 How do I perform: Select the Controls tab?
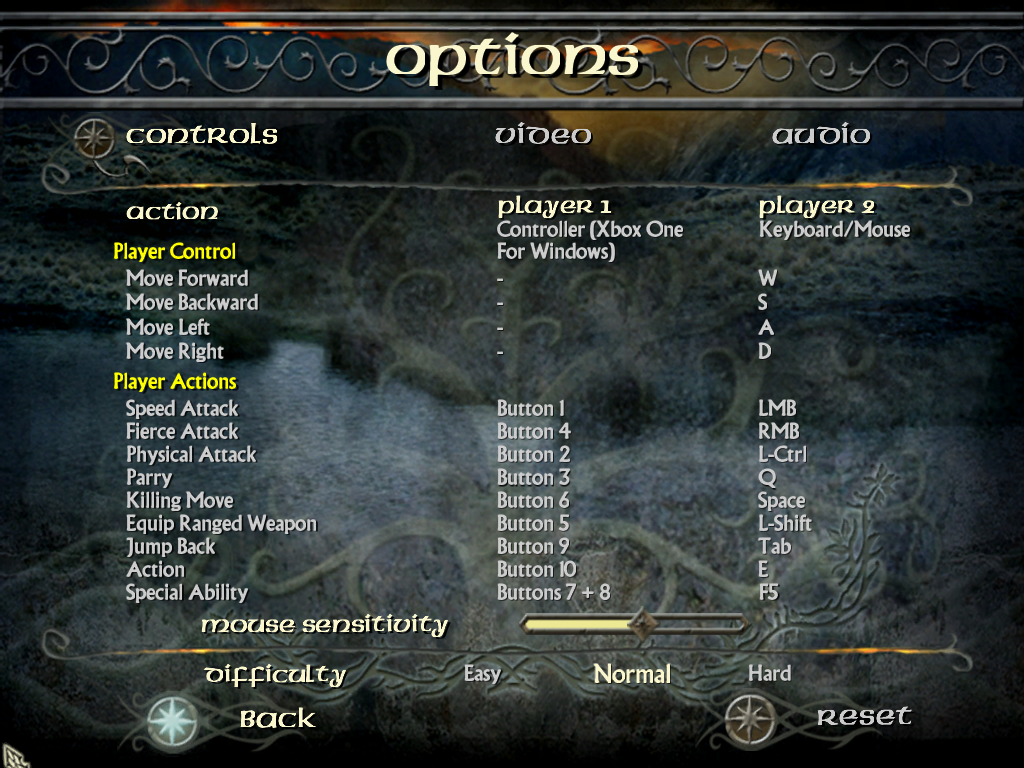pos(201,135)
